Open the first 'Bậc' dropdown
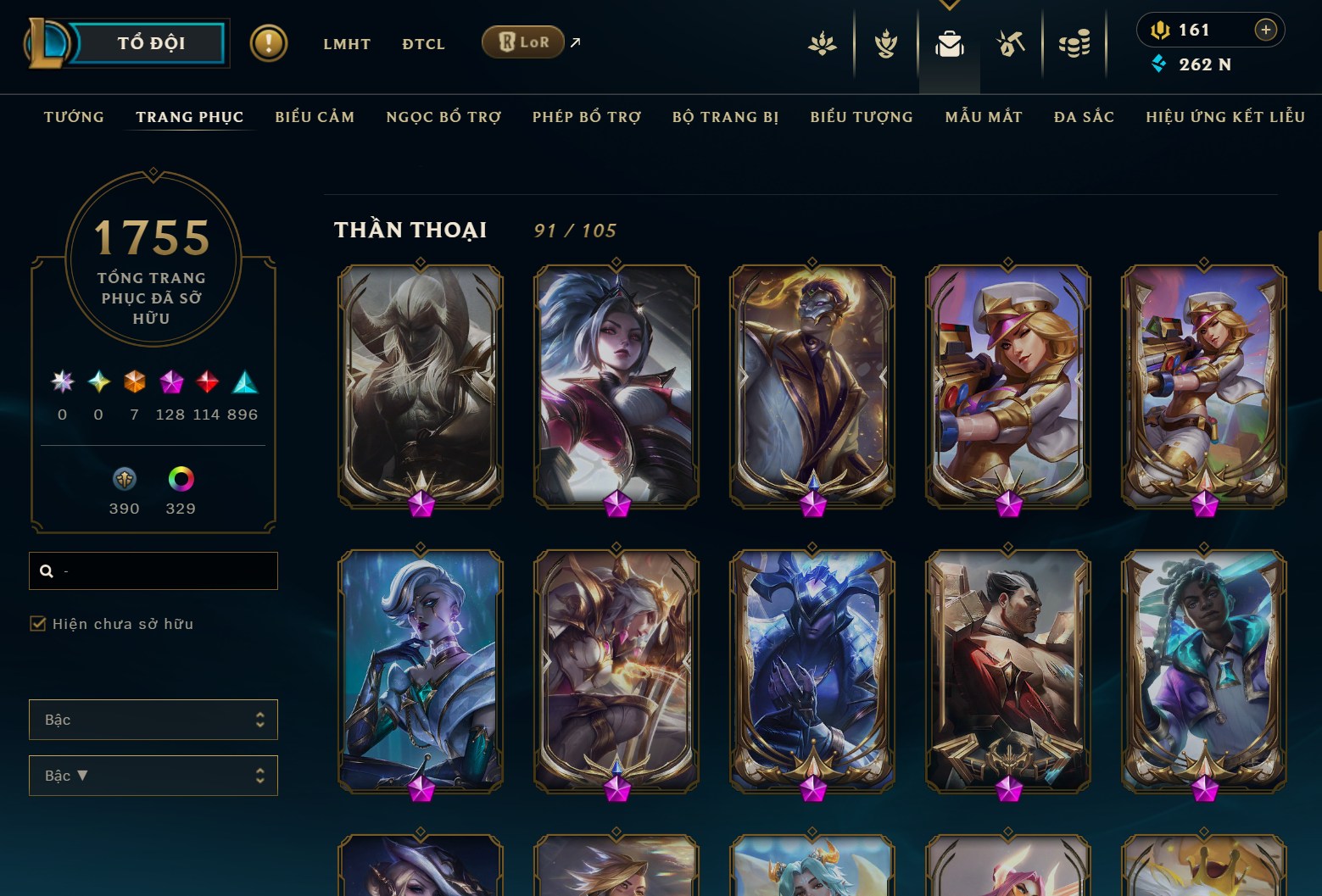1322x896 pixels. click(153, 719)
